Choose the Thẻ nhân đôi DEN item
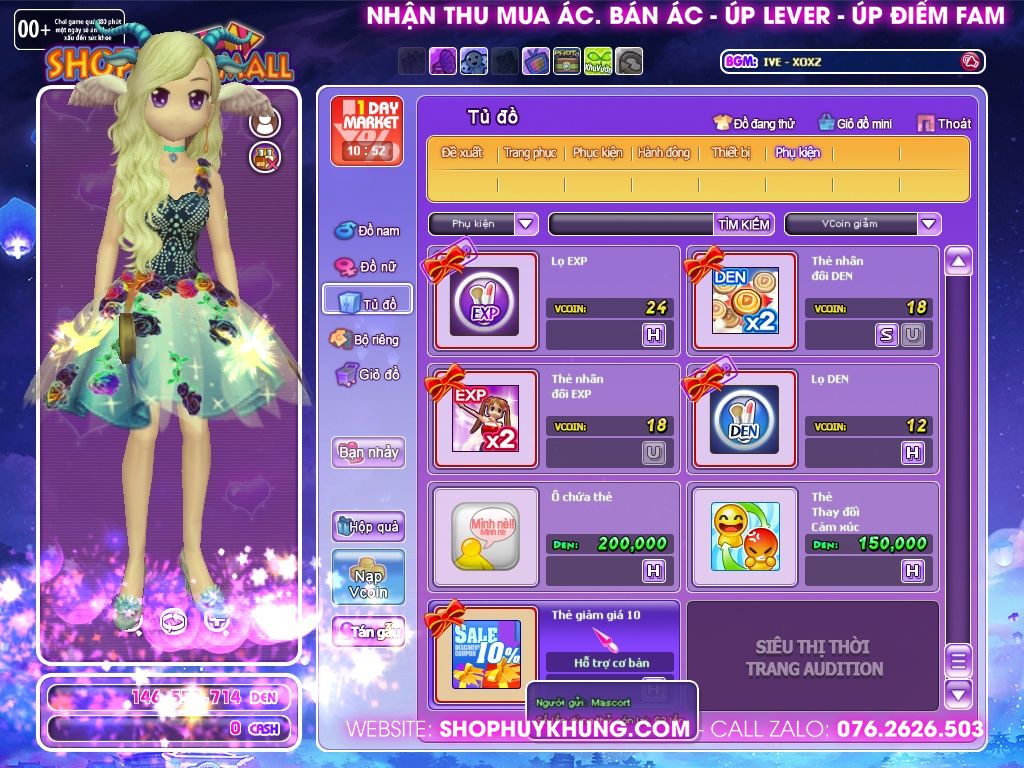The image size is (1024, 768). tap(744, 301)
